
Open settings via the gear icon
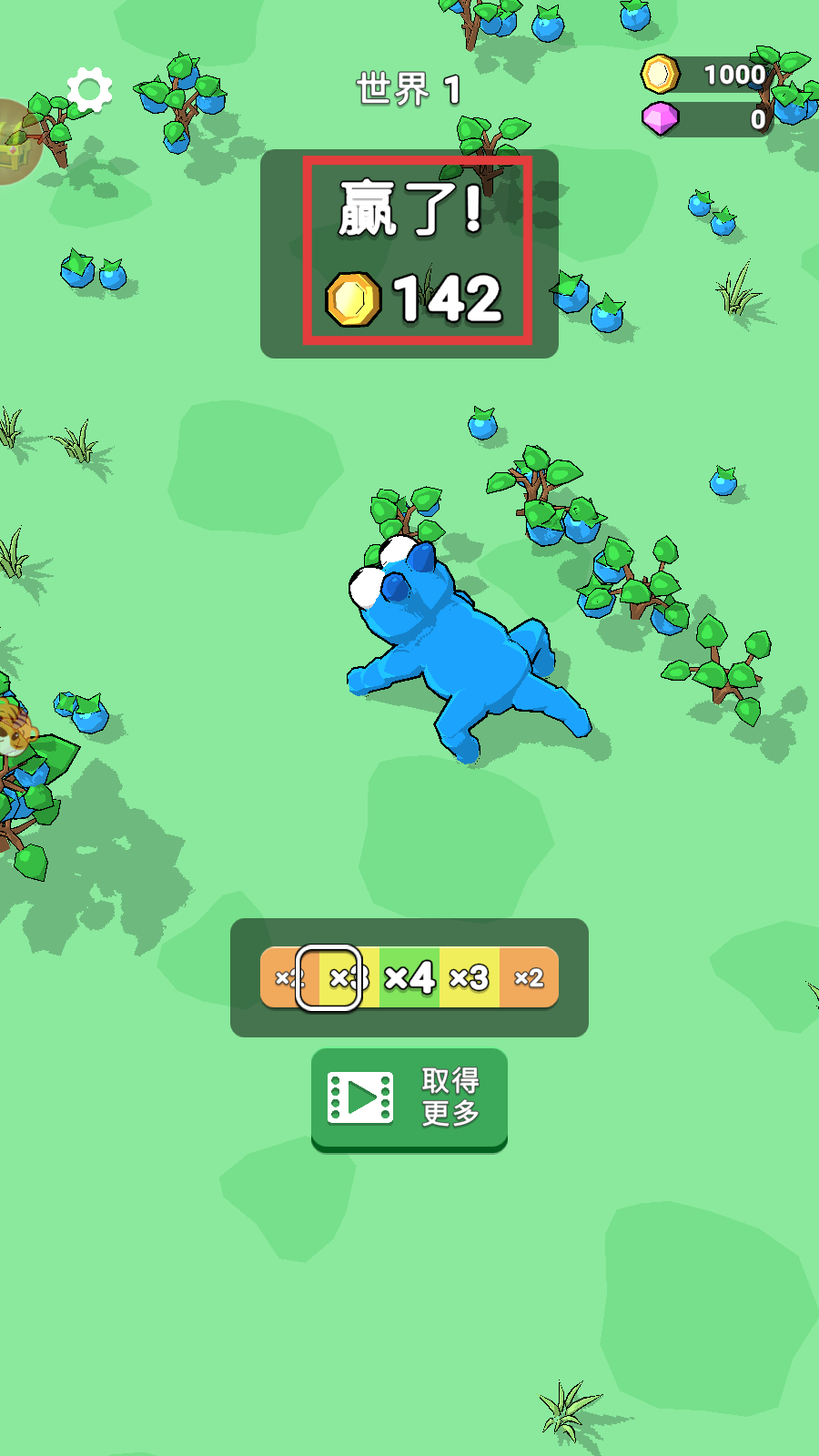tap(89, 90)
